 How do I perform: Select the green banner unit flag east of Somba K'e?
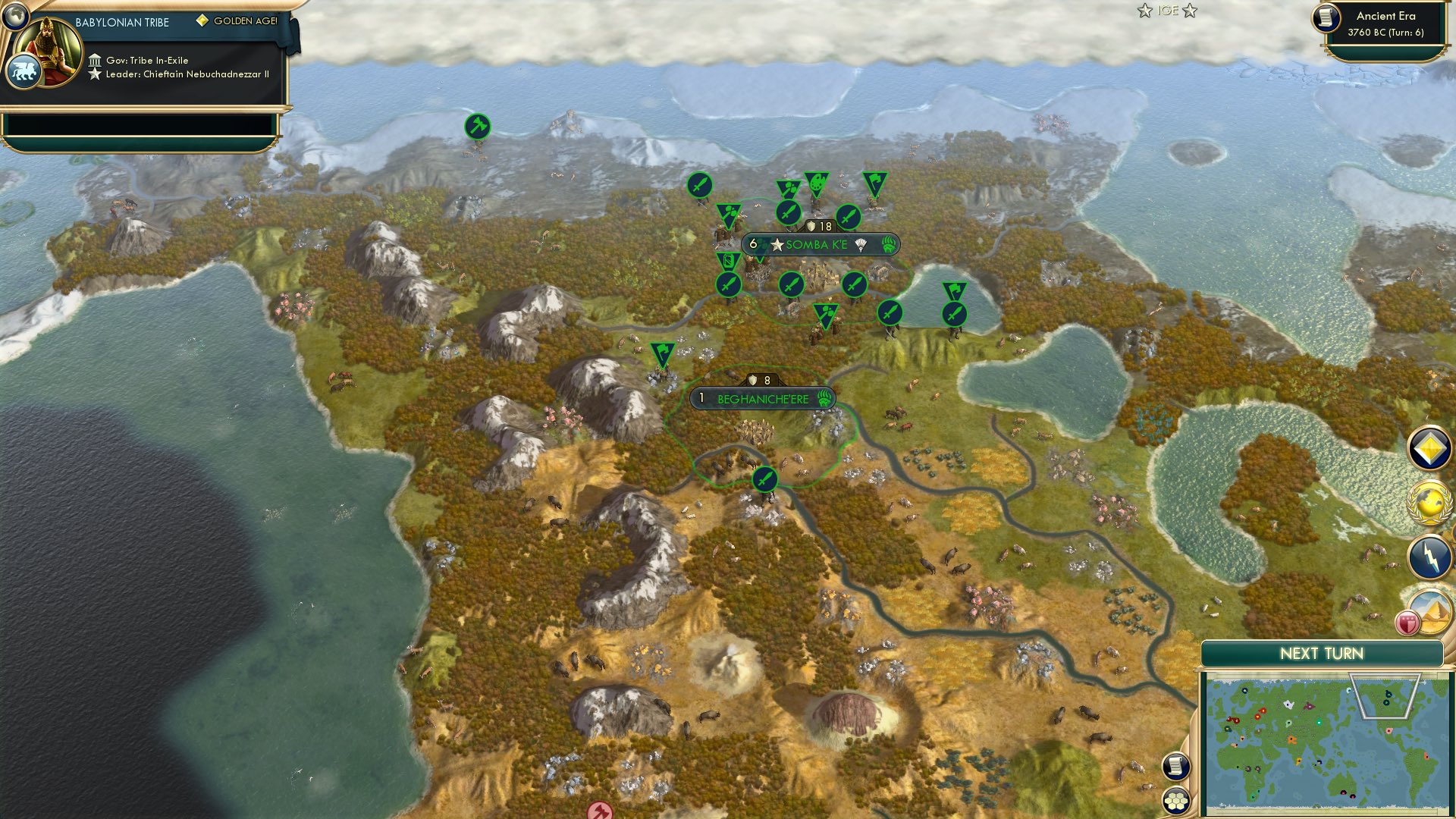click(x=955, y=290)
